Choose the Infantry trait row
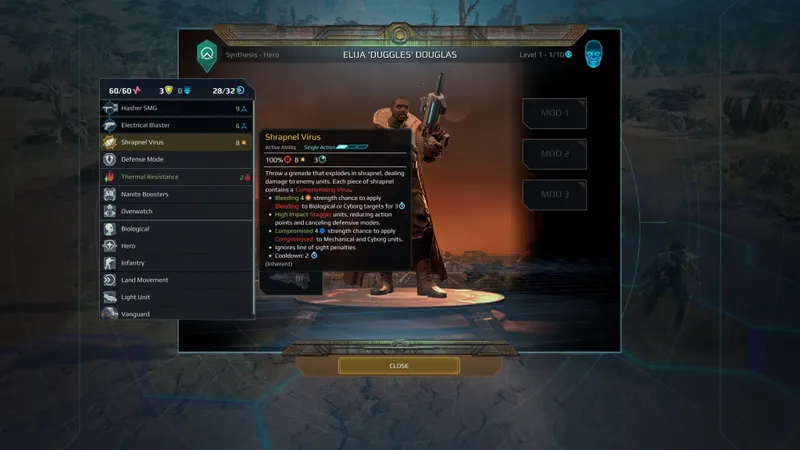Screen dimensions: 800x450 175,263
